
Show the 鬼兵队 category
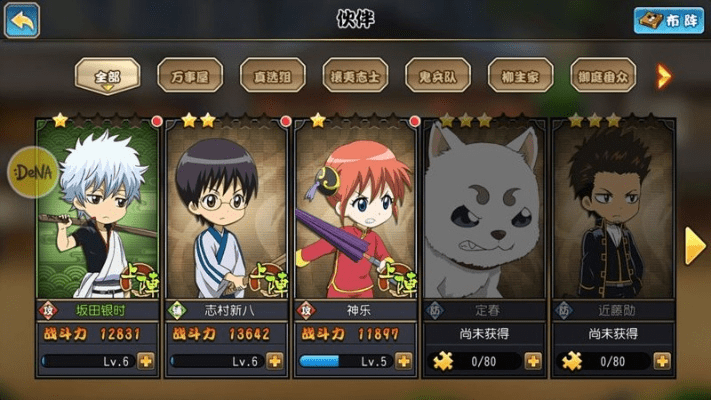(438, 75)
